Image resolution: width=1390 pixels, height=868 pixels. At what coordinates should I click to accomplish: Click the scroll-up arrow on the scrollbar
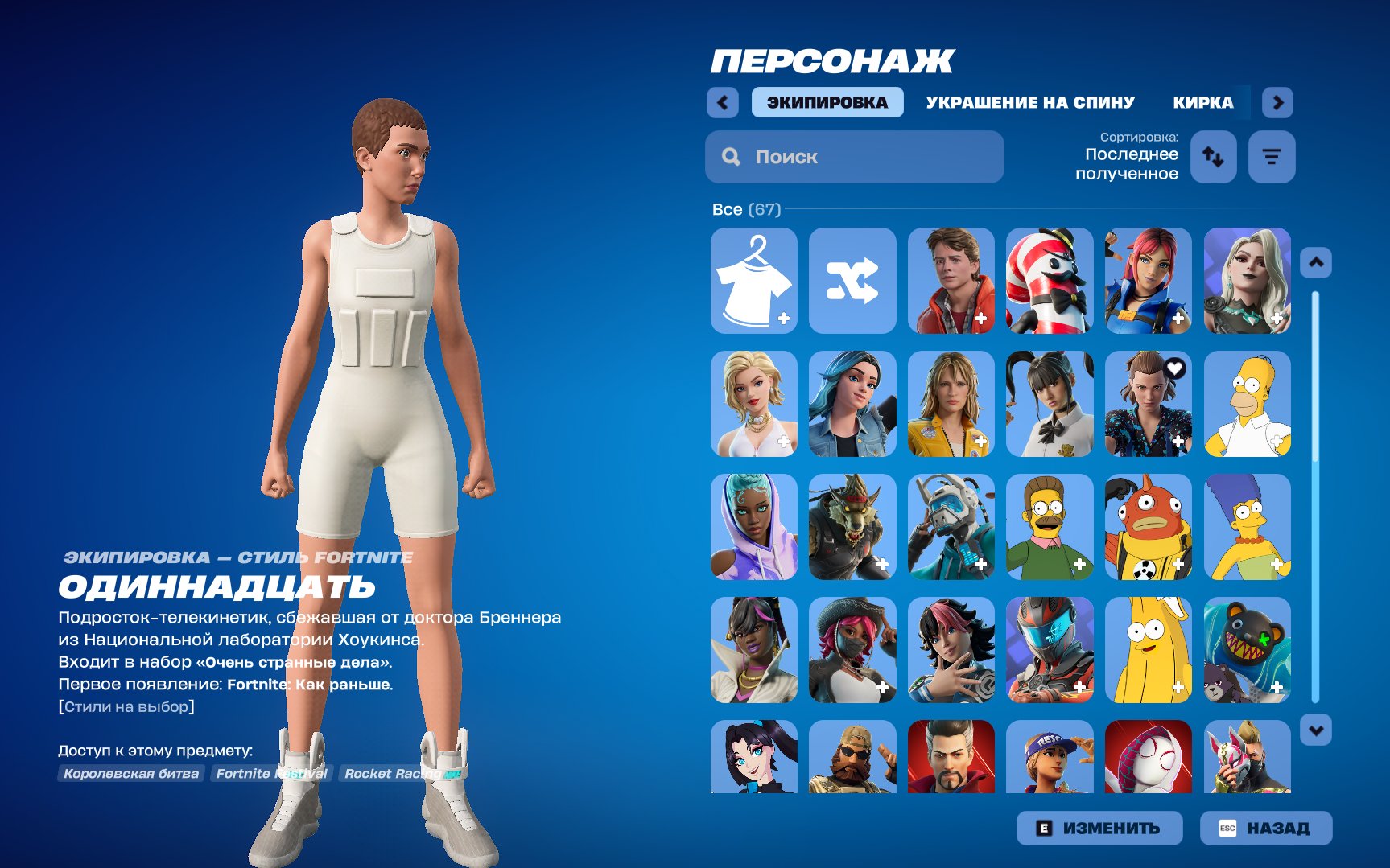click(x=1315, y=261)
